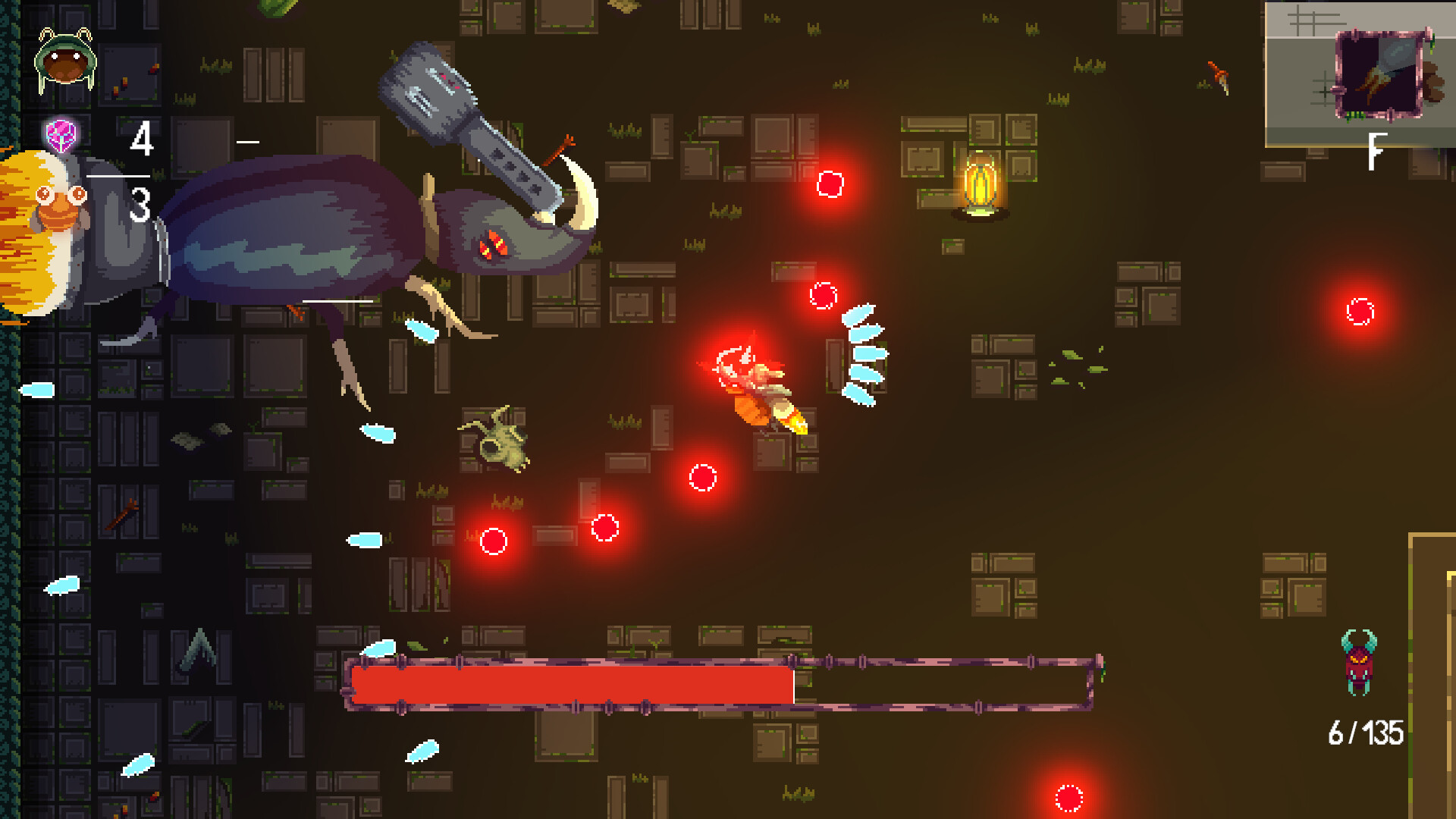Toggle the dotted red orb near the lantern
This screenshot has width=1456, height=819.
(831, 184)
